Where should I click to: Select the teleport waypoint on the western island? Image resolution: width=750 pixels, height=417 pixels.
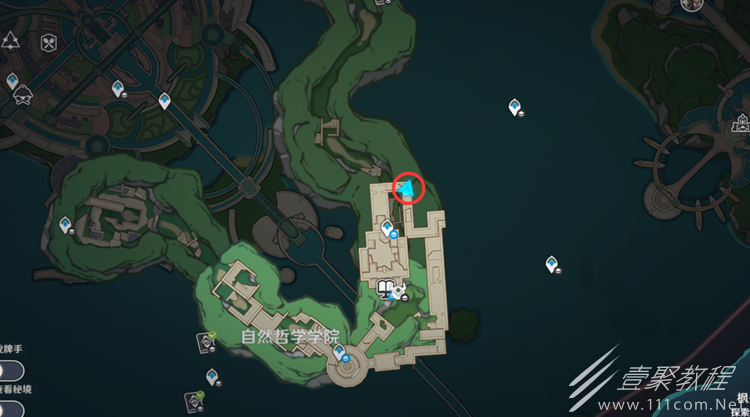66,225
